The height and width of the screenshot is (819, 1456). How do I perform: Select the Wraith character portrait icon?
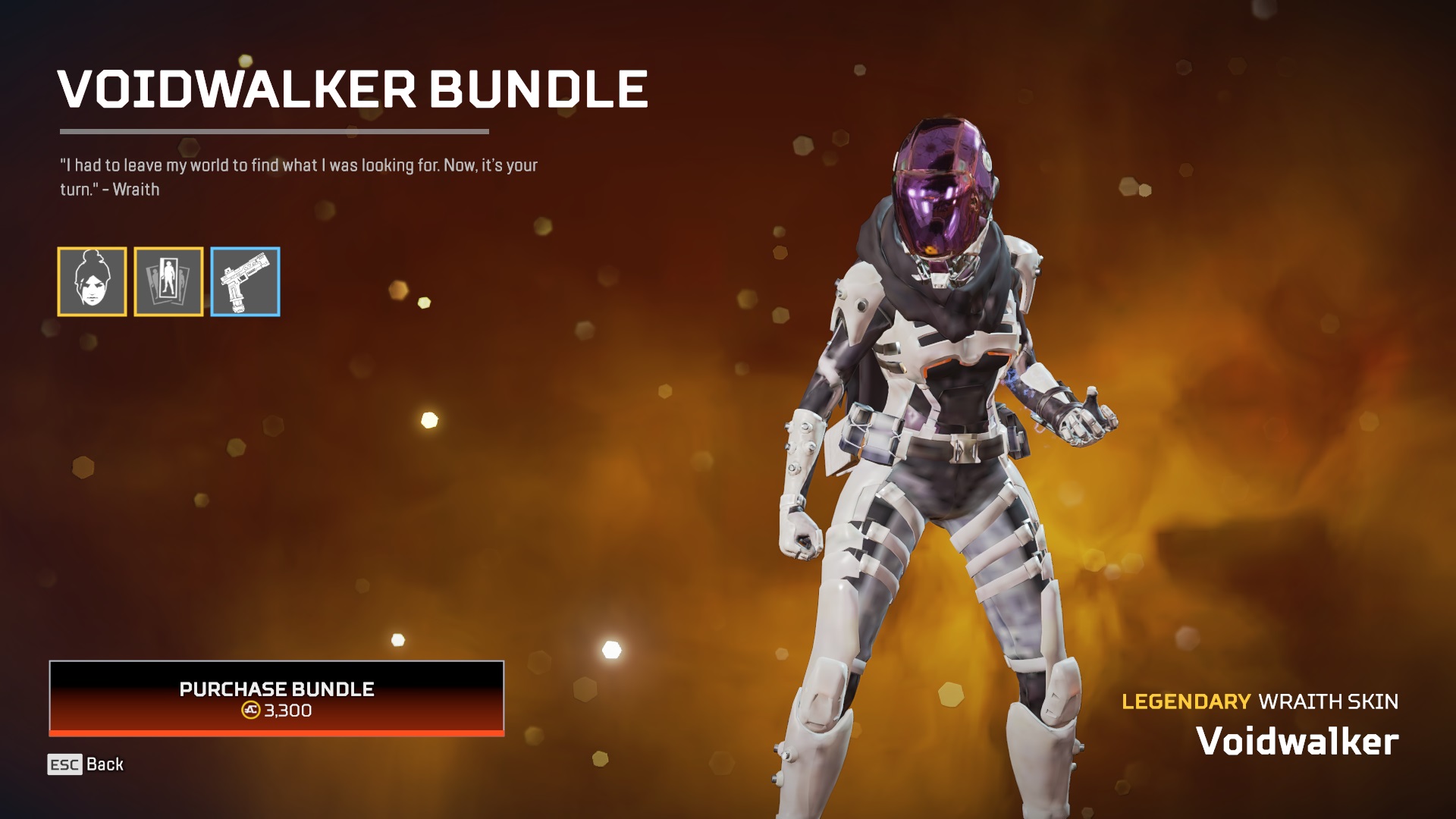[93, 282]
